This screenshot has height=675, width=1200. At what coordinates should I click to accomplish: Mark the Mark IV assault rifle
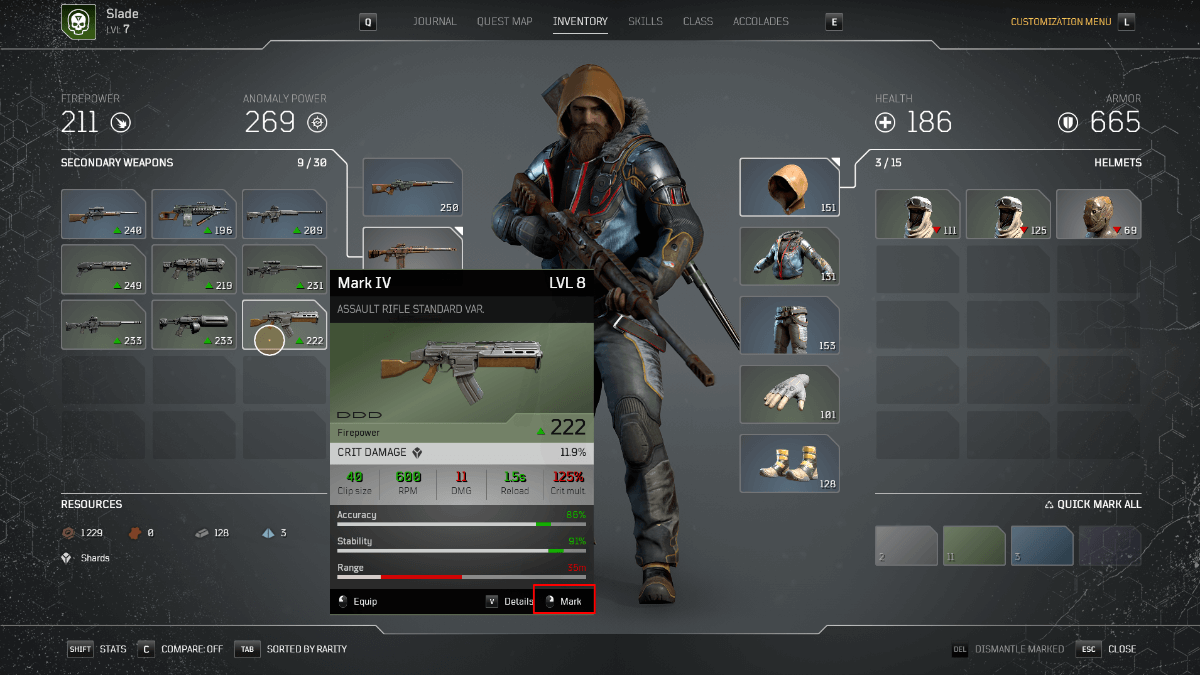click(564, 601)
